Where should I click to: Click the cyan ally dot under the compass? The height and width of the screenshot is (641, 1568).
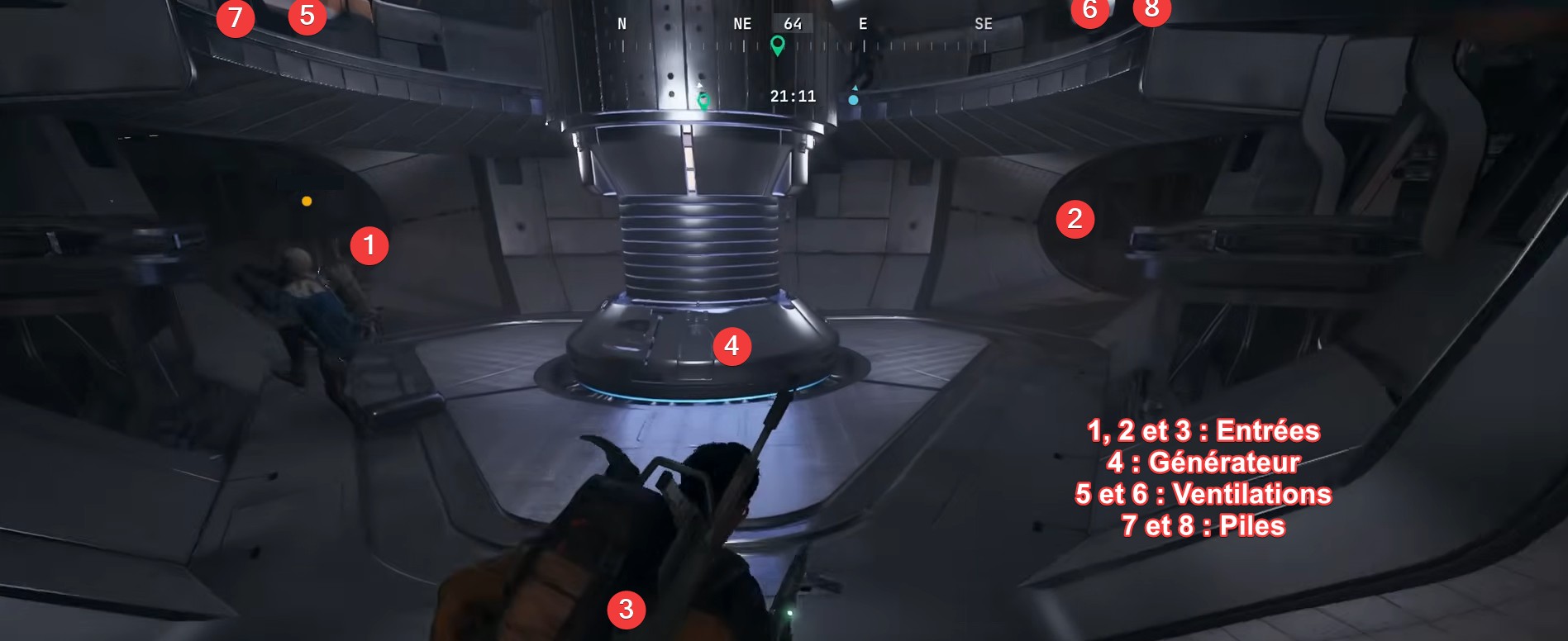(853, 99)
